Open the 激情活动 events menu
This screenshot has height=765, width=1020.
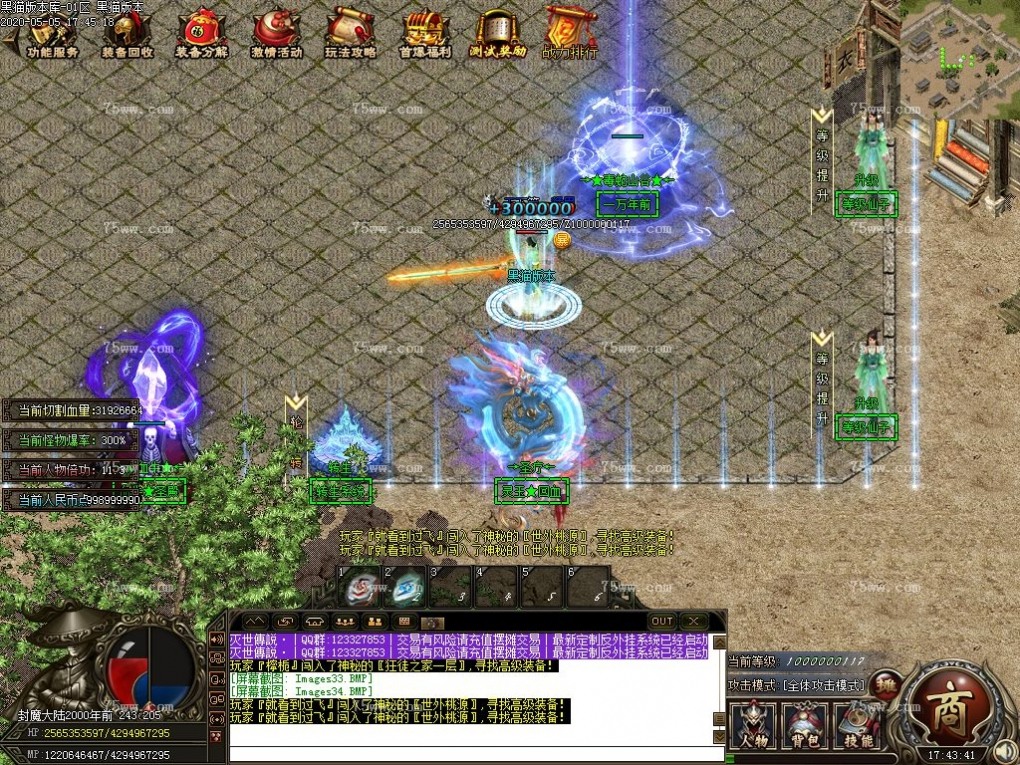coord(276,34)
